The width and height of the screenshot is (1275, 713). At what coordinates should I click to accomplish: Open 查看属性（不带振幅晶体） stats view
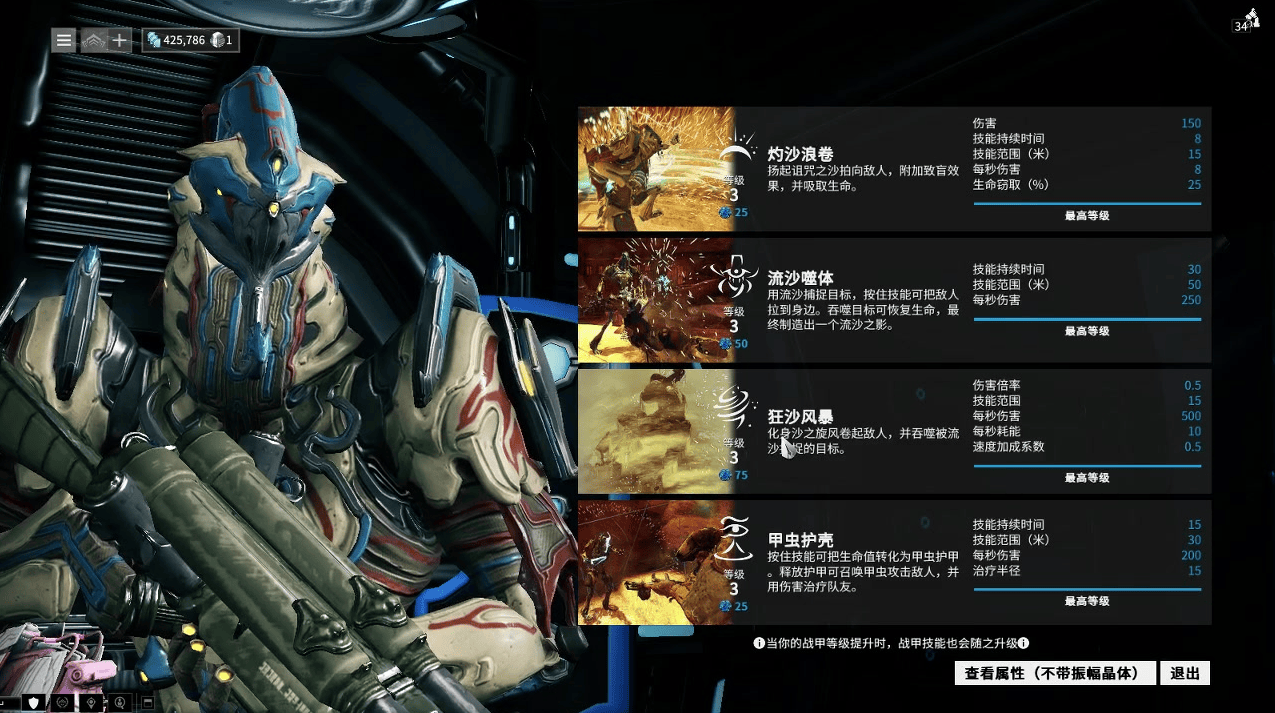[1055, 673]
